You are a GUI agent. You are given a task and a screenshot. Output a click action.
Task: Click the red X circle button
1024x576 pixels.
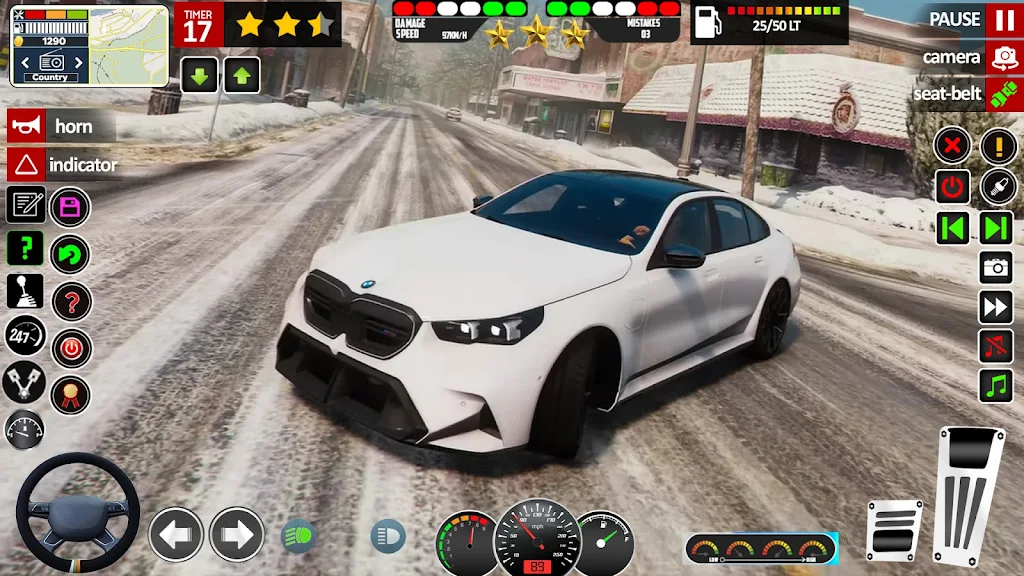(952, 147)
